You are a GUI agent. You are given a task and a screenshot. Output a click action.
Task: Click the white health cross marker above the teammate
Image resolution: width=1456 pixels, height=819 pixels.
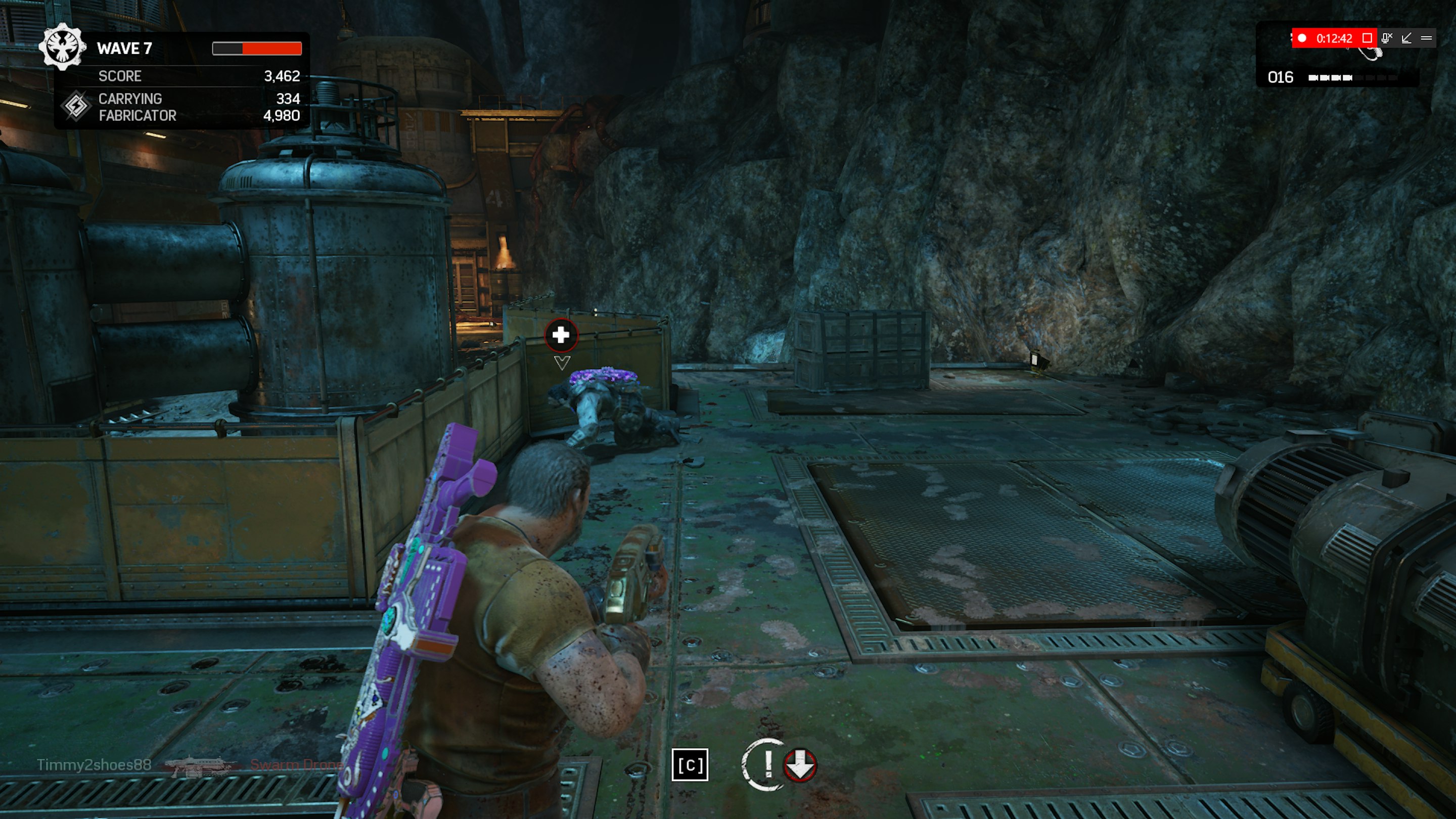[x=560, y=335]
